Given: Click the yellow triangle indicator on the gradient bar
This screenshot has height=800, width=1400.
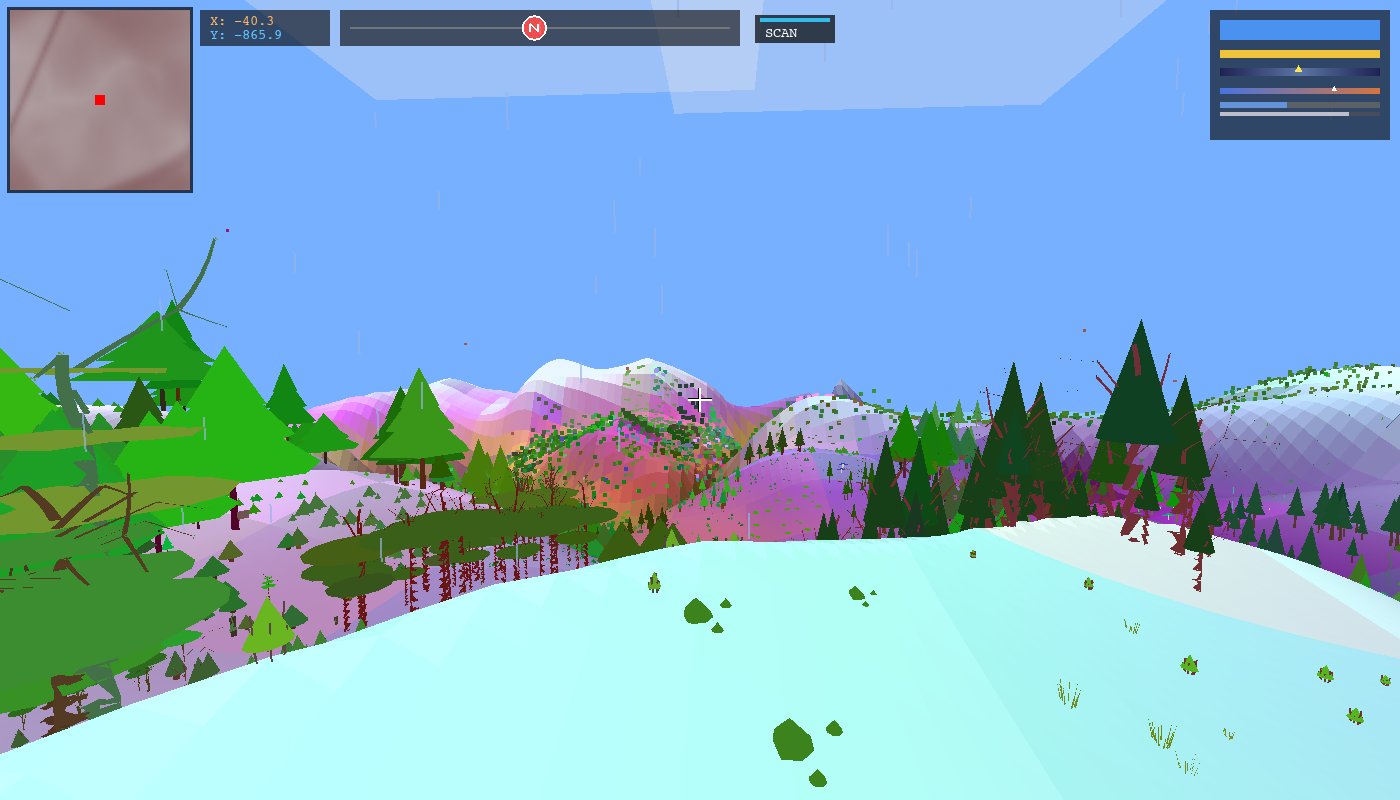Looking at the screenshot, I should point(1298,69).
